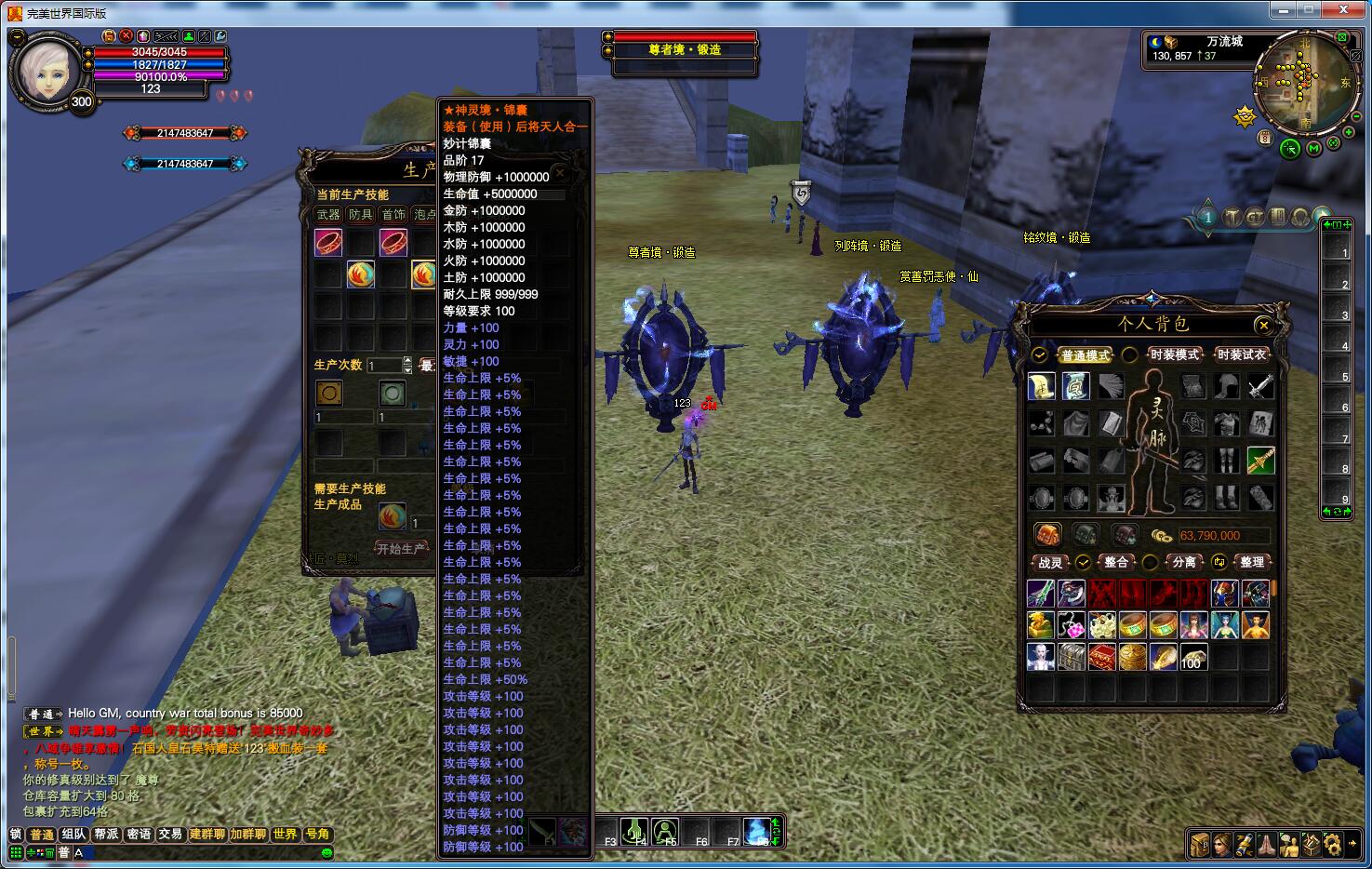Image resolution: width=1372 pixels, height=869 pixels.
Task: Open the 战灵 battle spirit panel
Action: [x=1050, y=562]
